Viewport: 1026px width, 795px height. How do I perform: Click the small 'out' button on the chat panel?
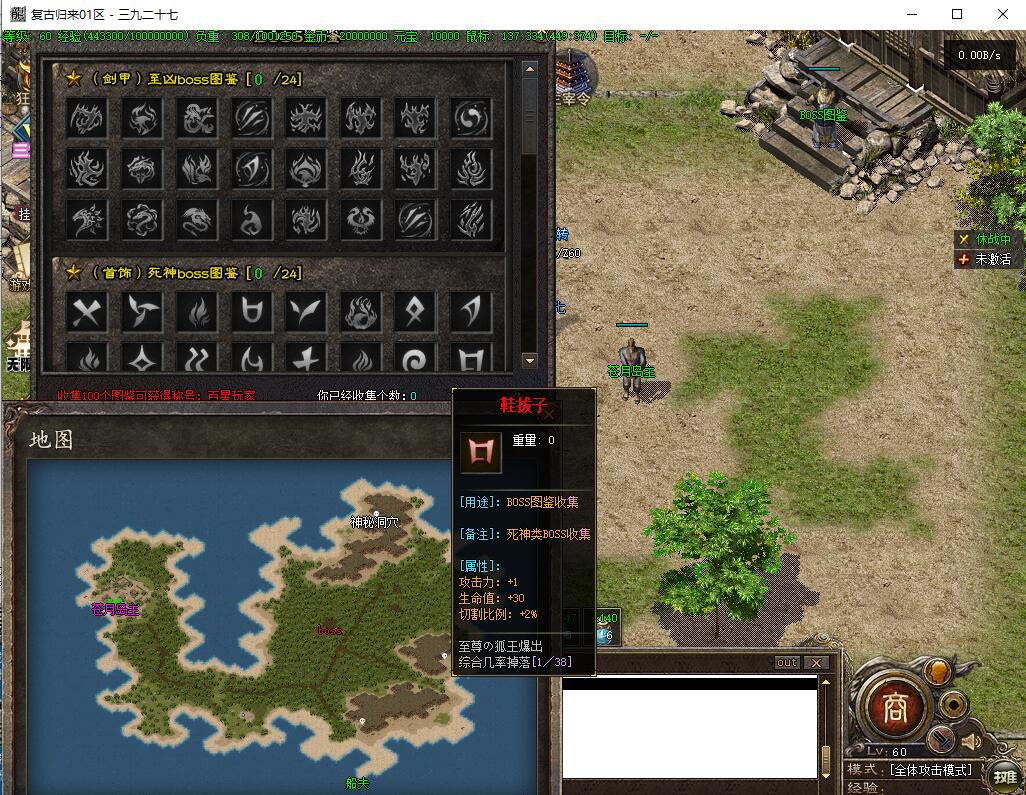[787, 663]
